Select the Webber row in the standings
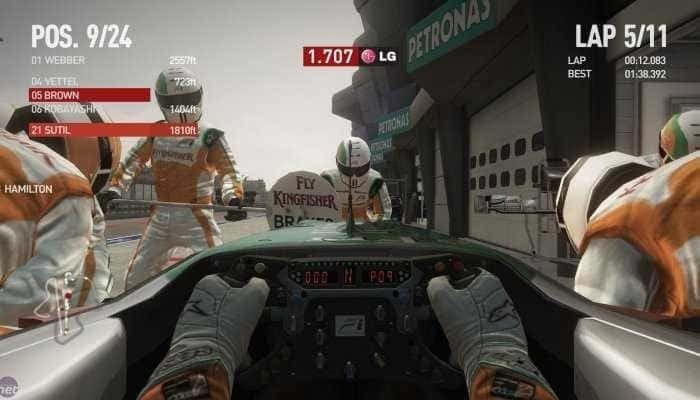Viewport: 700px width, 400px height. point(112,60)
